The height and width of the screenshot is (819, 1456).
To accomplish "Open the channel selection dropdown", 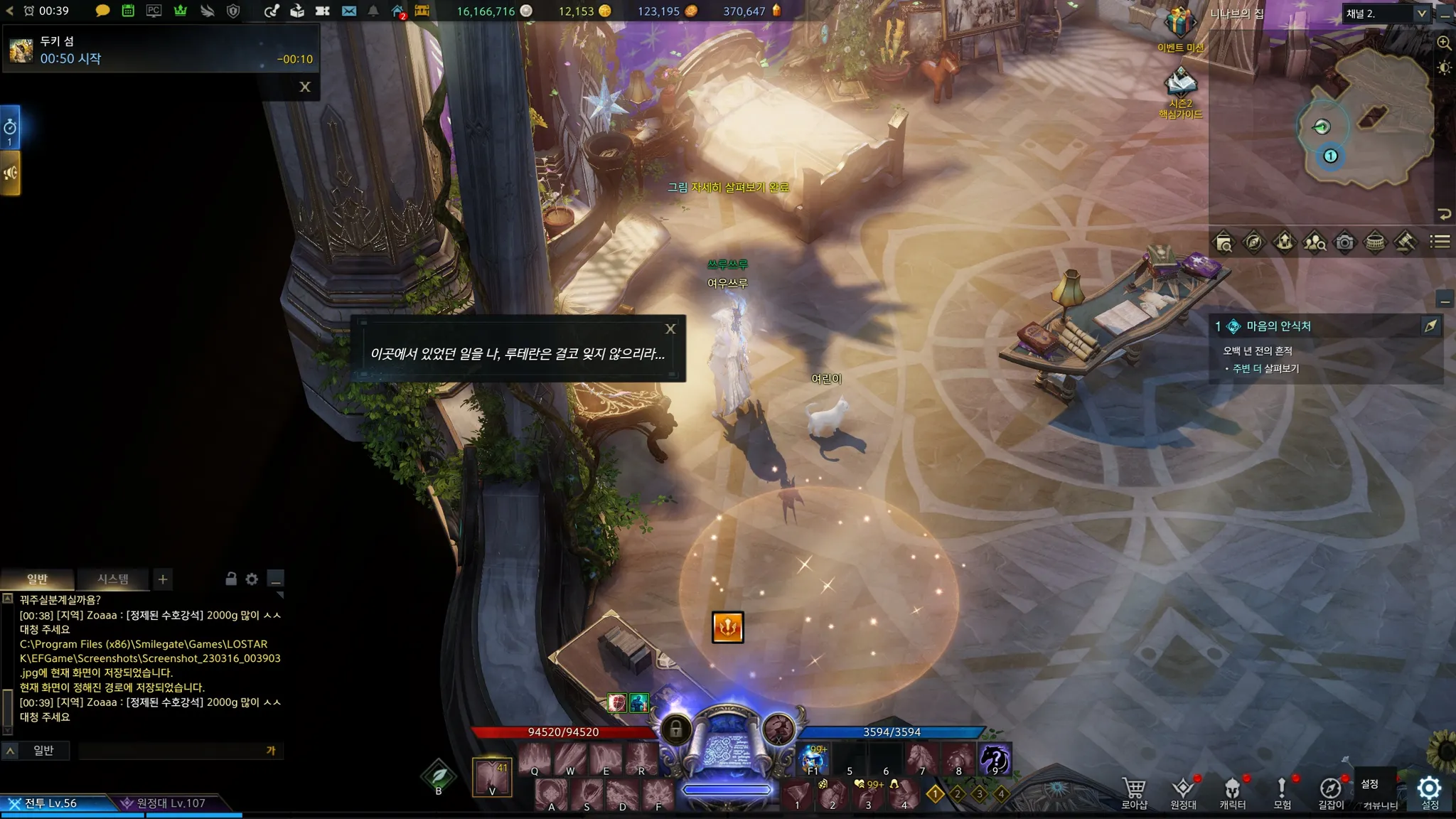I will [1421, 14].
